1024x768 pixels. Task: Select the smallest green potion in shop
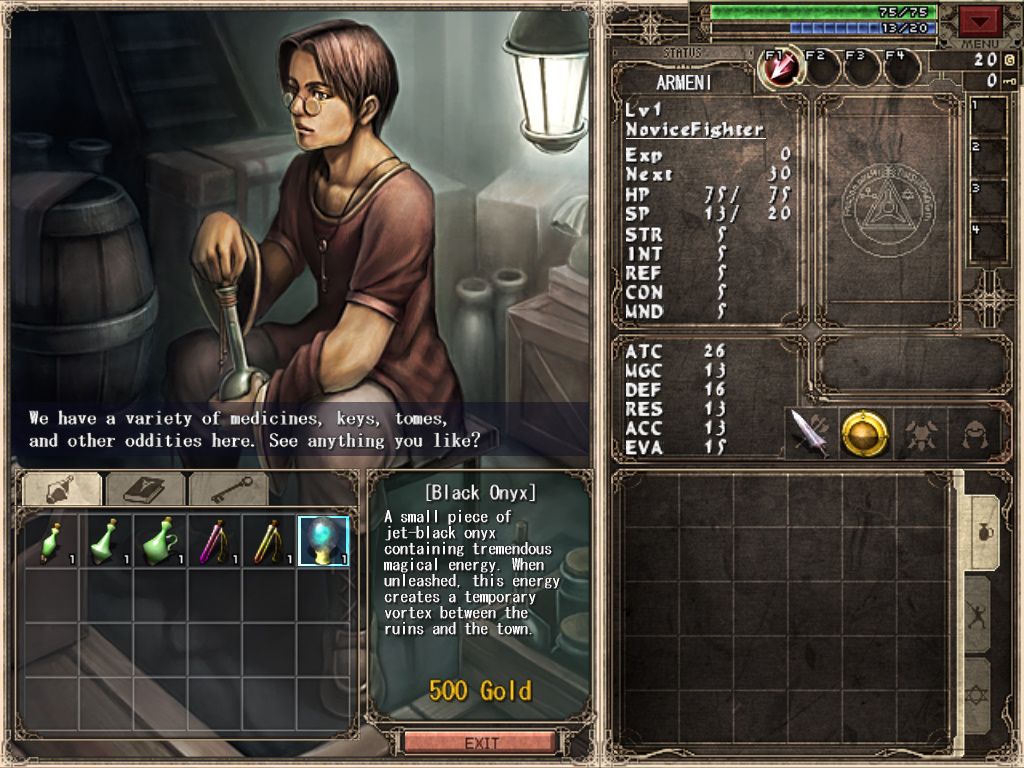pyautogui.click(x=51, y=541)
